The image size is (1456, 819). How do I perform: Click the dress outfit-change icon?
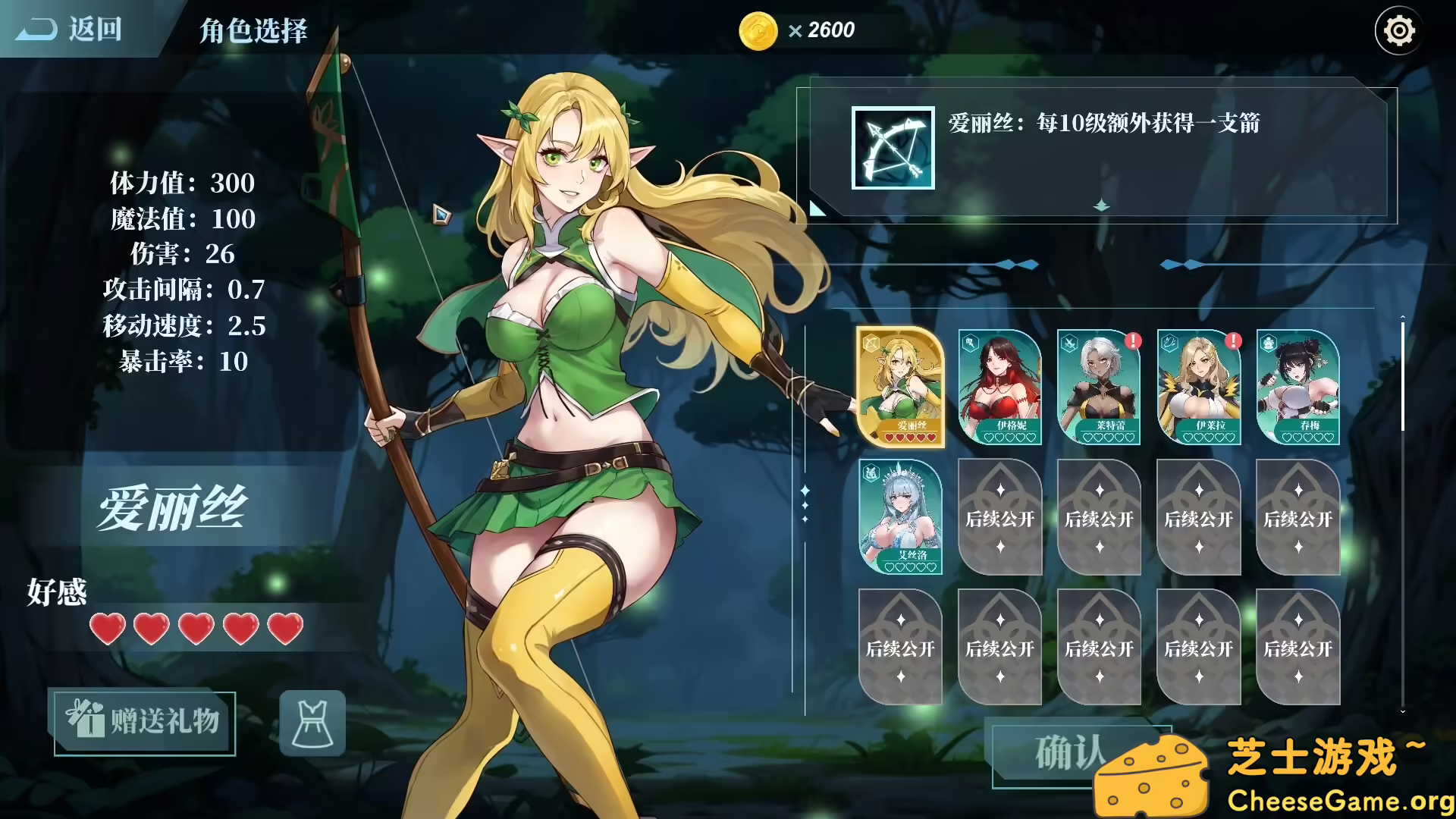[311, 723]
